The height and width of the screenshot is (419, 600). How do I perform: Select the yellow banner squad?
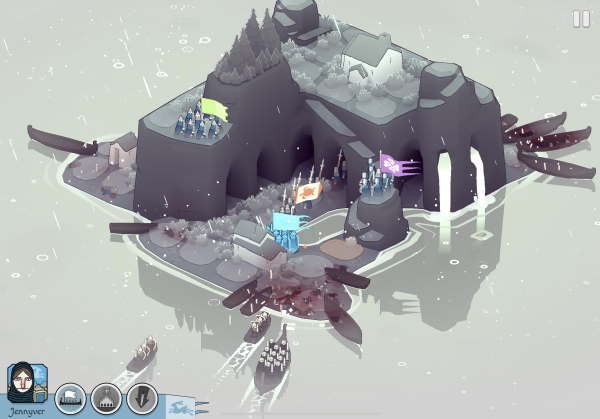tap(214, 106)
